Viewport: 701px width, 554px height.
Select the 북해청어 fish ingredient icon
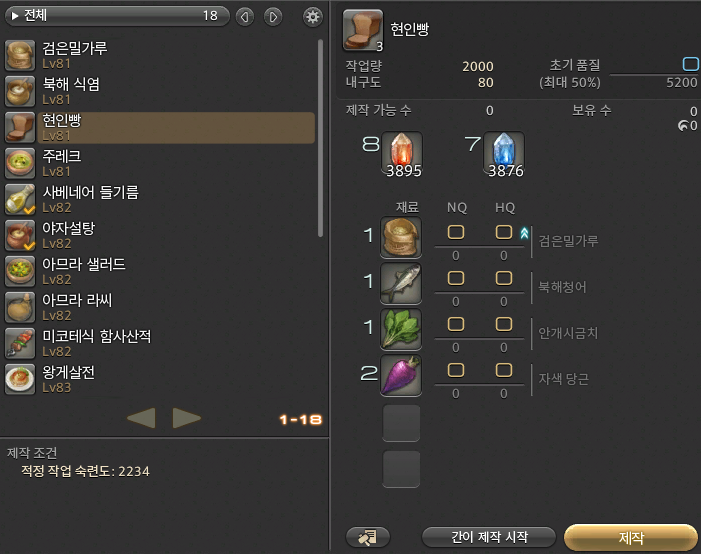[402, 285]
